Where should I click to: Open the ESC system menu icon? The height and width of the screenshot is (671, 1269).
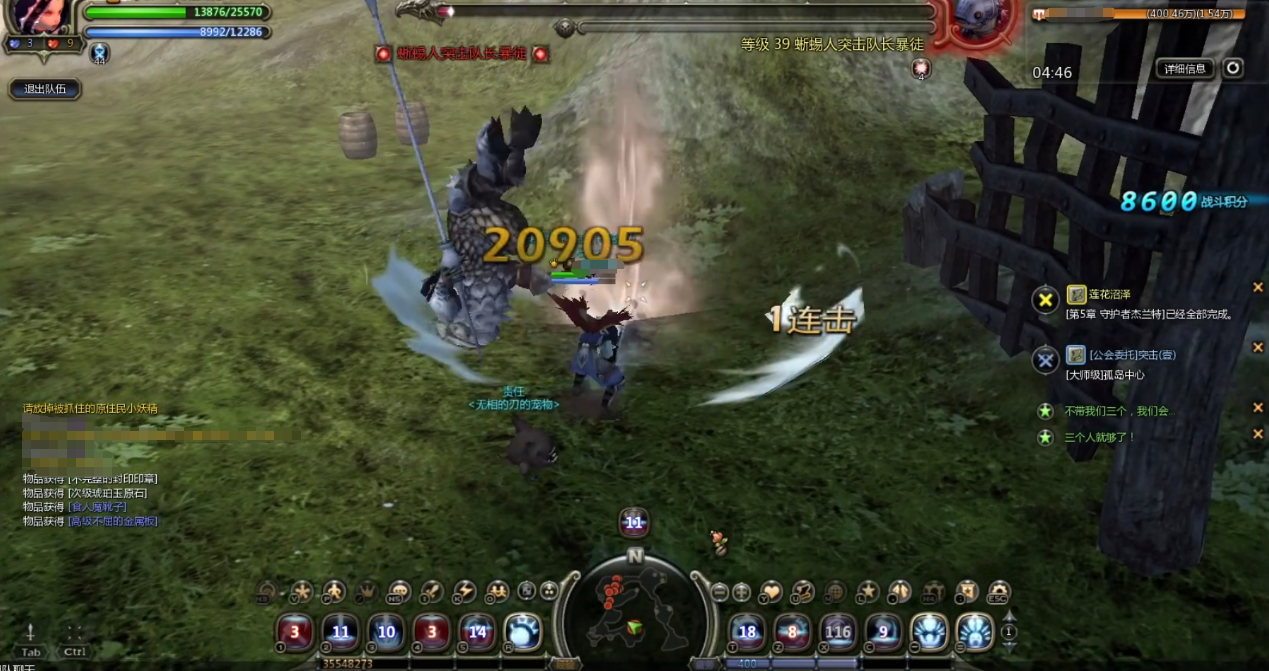pos(998,591)
